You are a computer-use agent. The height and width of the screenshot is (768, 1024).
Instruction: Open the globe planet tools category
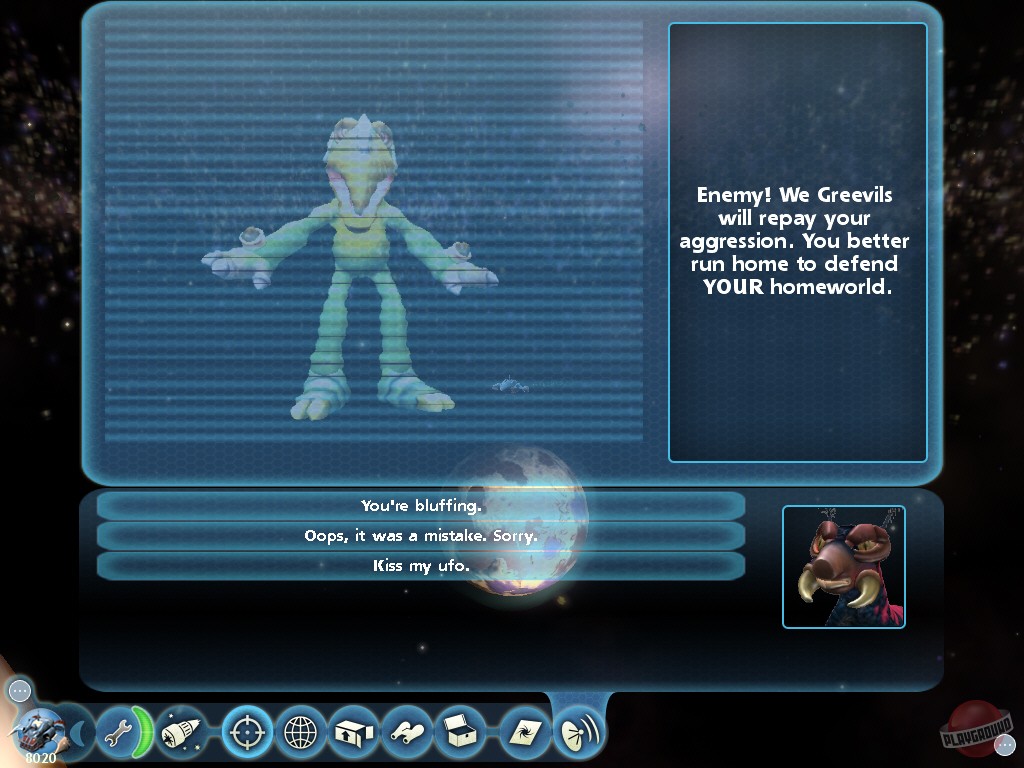click(x=301, y=734)
